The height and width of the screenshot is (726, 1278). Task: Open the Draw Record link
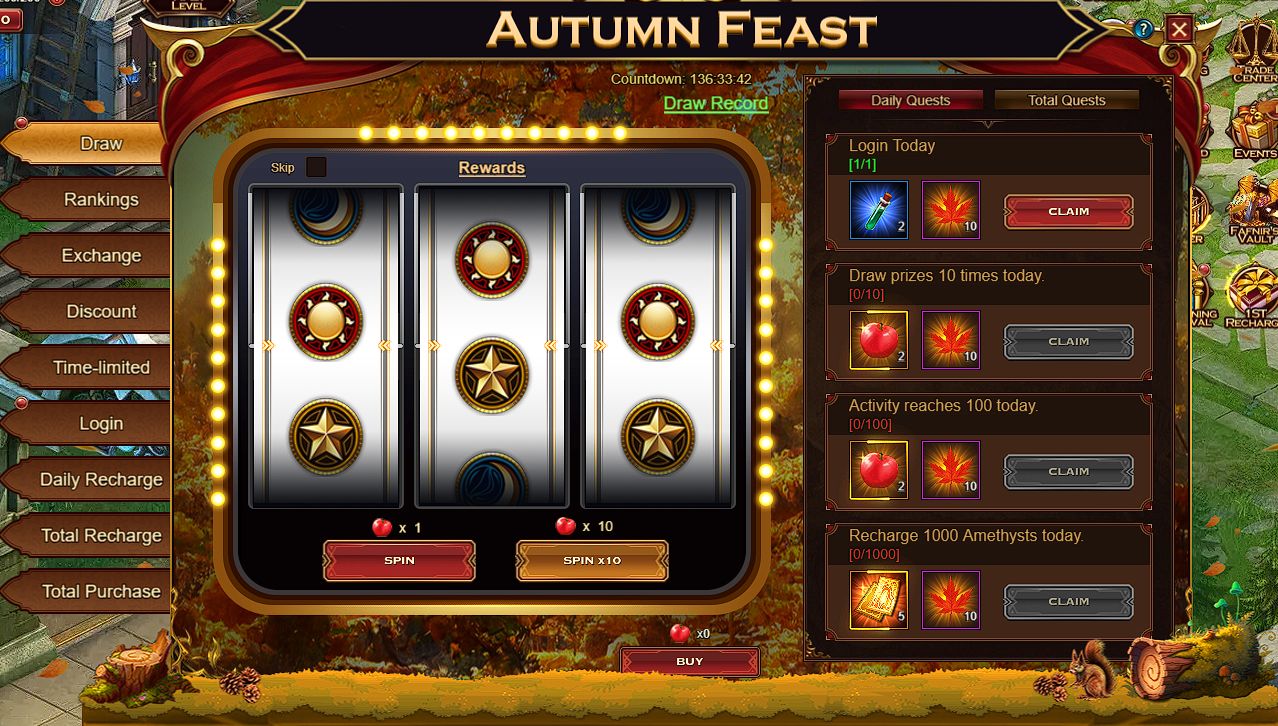tap(716, 103)
